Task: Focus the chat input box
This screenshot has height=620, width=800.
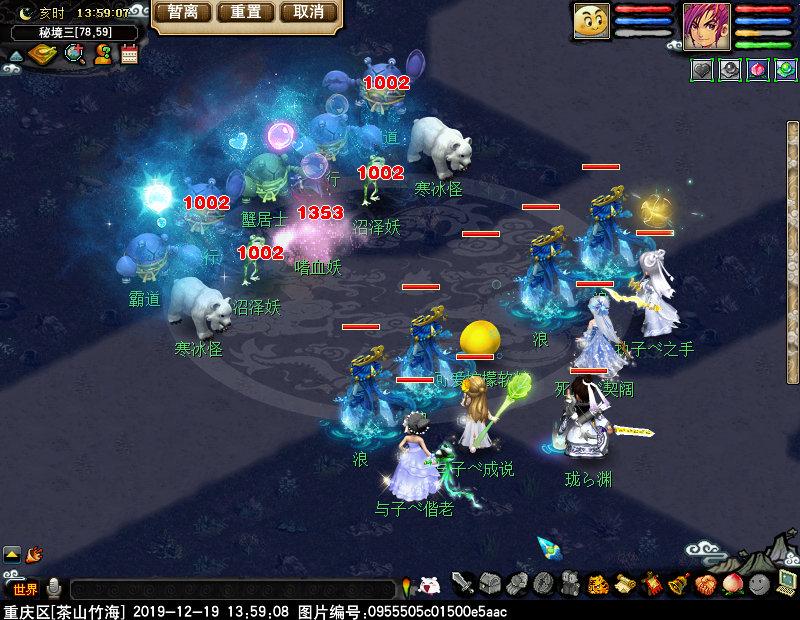Action: (x=230, y=589)
